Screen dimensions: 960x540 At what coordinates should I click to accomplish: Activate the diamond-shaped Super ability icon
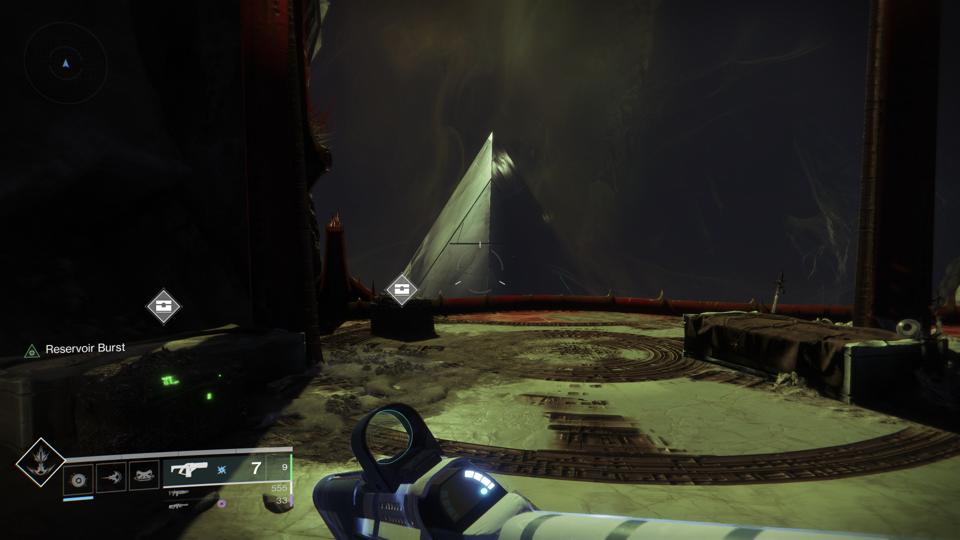click(x=41, y=464)
